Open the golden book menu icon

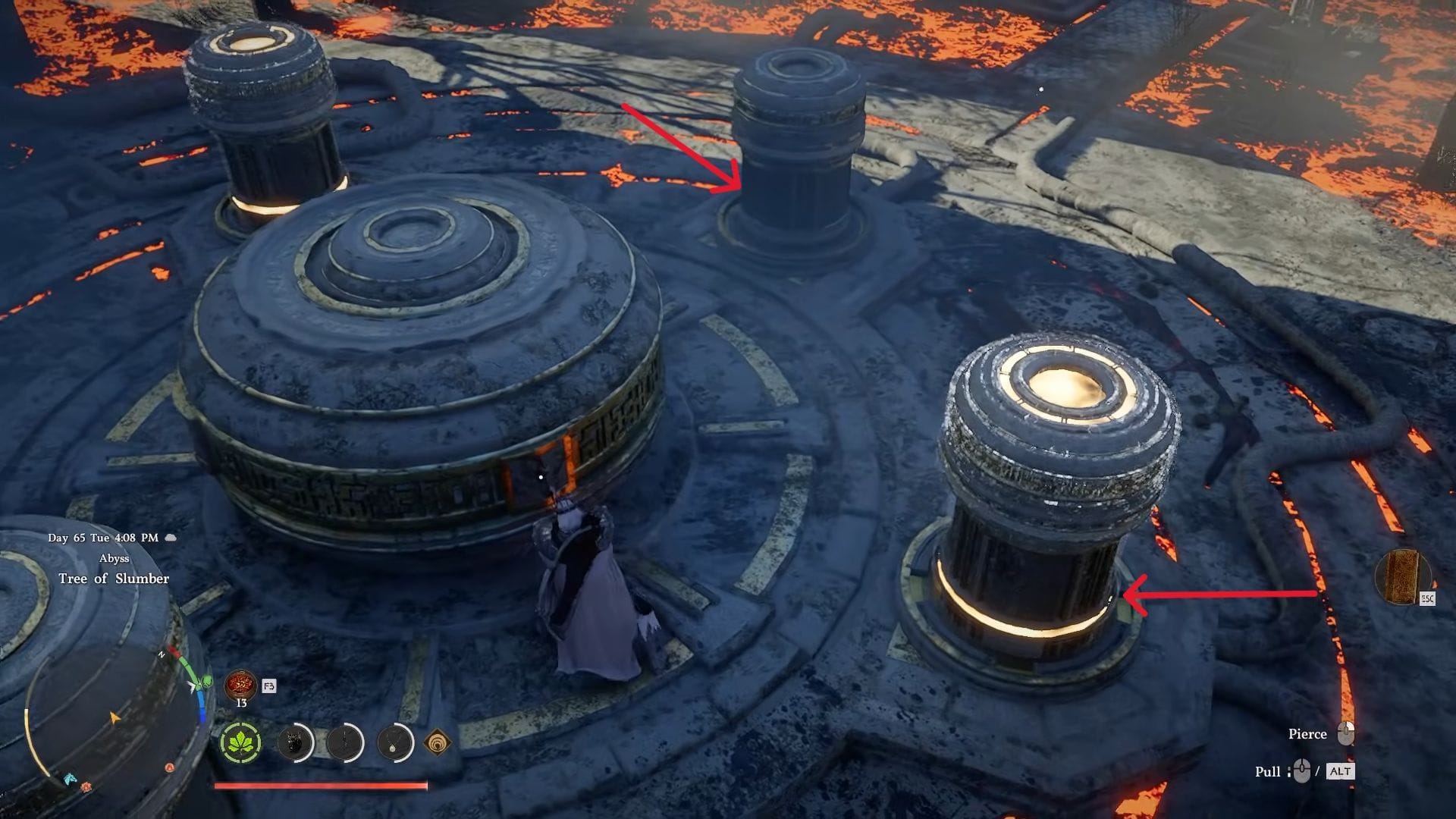[1401, 578]
